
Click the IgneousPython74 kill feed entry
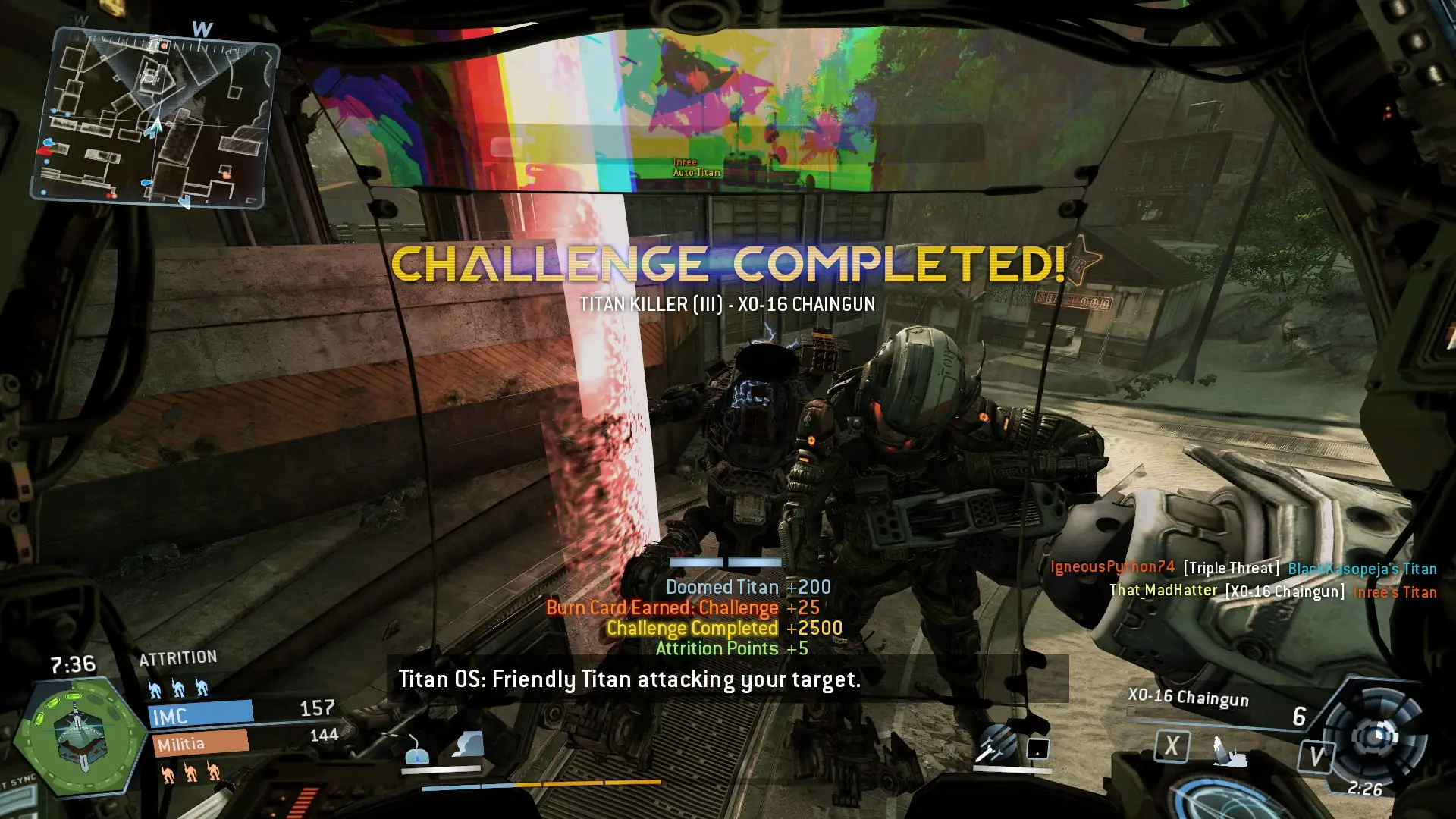pyautogui.click(x=1243, y=567)
